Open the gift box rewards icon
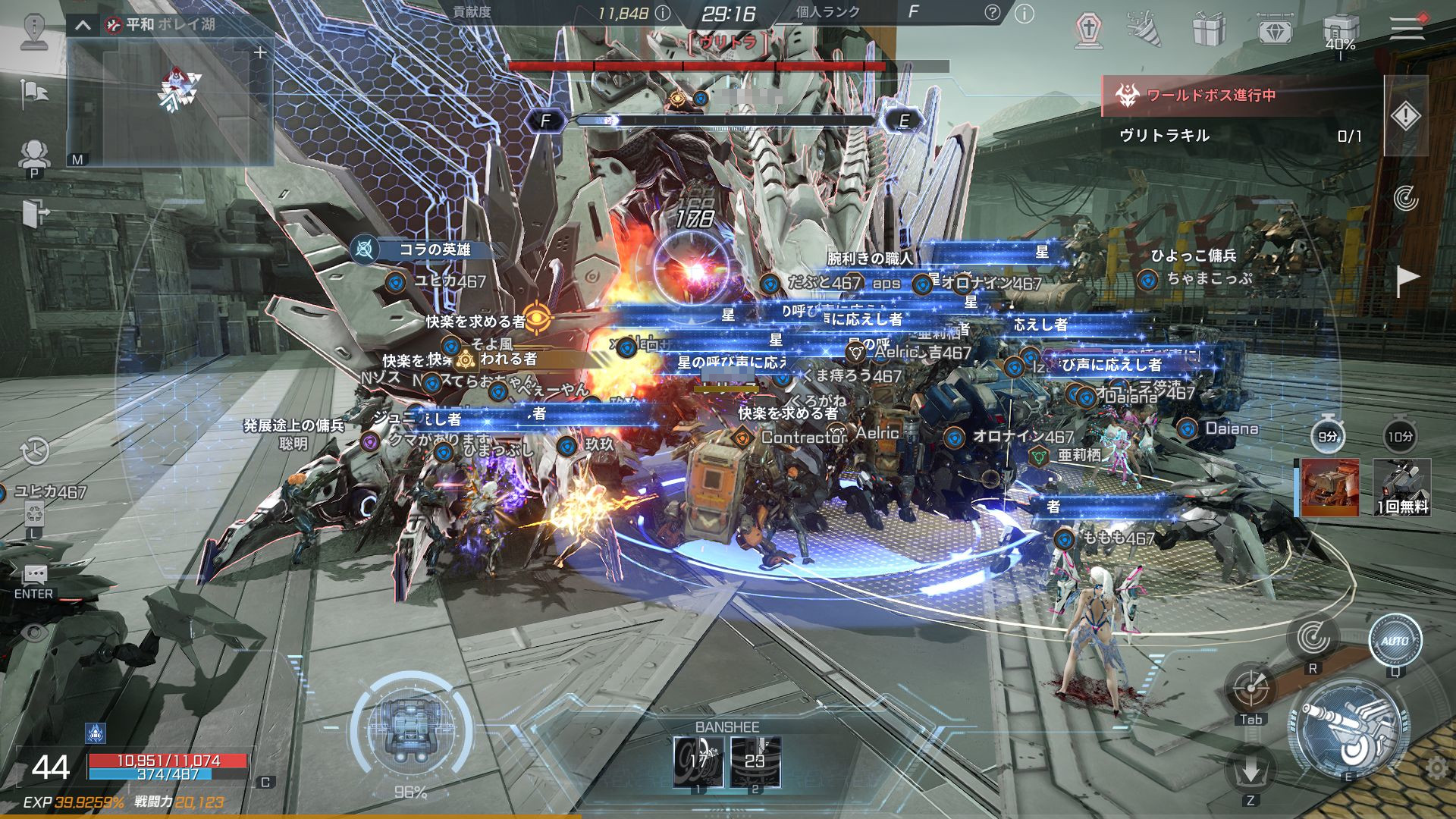Viewport: 1456px width, 819px height. point(1209,30)
